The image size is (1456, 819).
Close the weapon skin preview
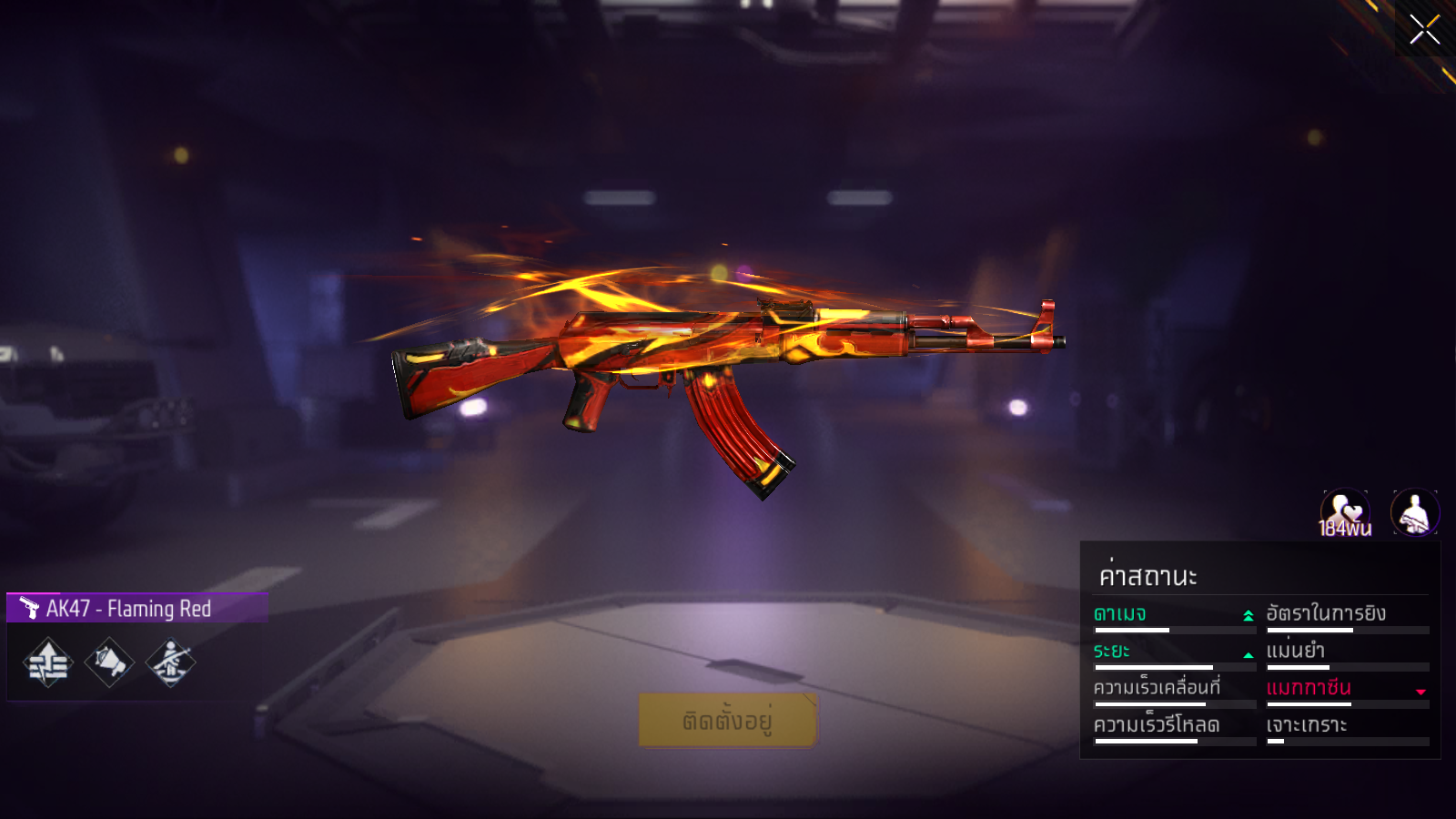coord(1424,29)
